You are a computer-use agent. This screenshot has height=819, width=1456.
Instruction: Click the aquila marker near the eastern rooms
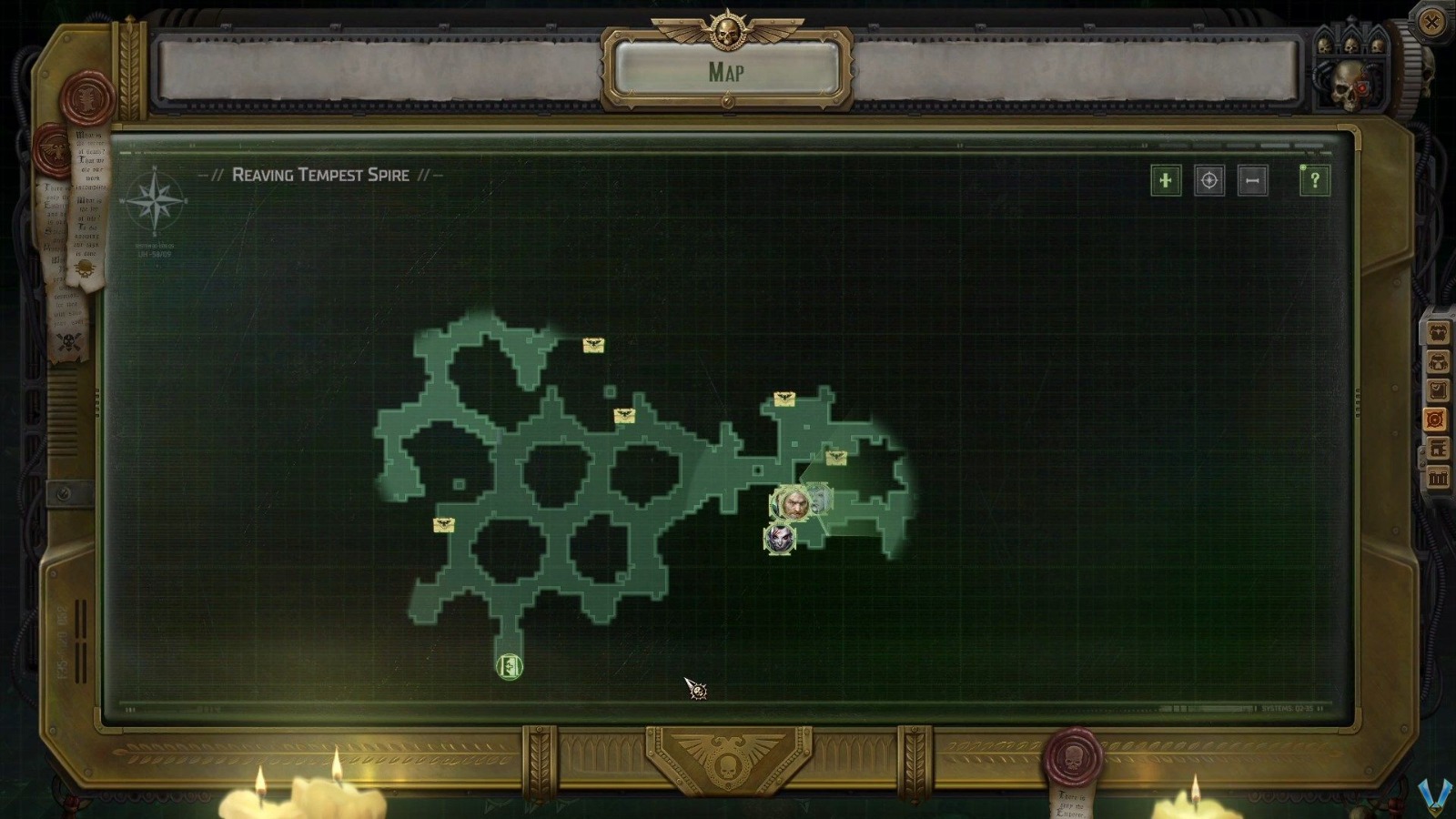click(834, 458)
